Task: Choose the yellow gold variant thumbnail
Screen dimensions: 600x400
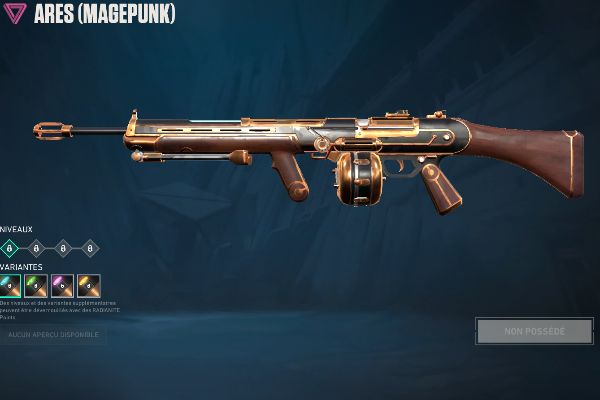Action: pos(89,286)
